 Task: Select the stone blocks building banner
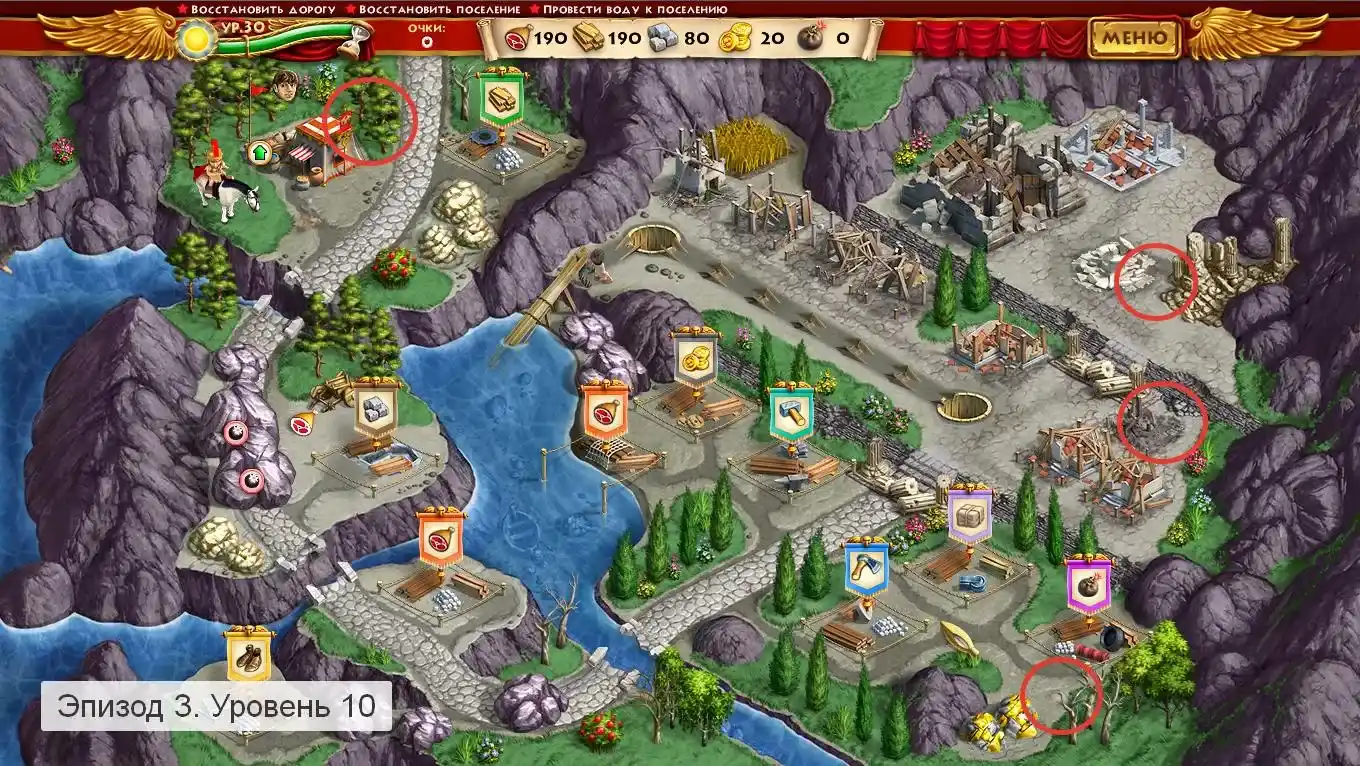(x=377, y=408)
